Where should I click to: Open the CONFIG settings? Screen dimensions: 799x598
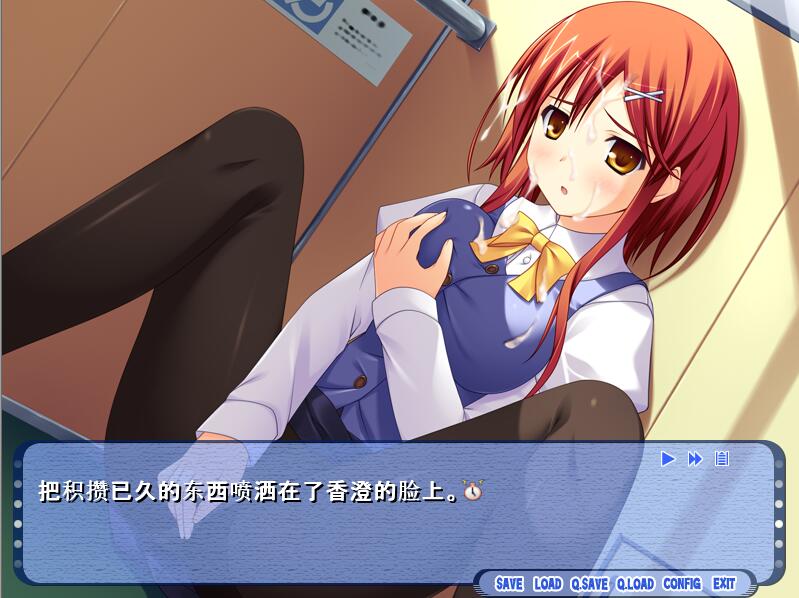(682, 583)
